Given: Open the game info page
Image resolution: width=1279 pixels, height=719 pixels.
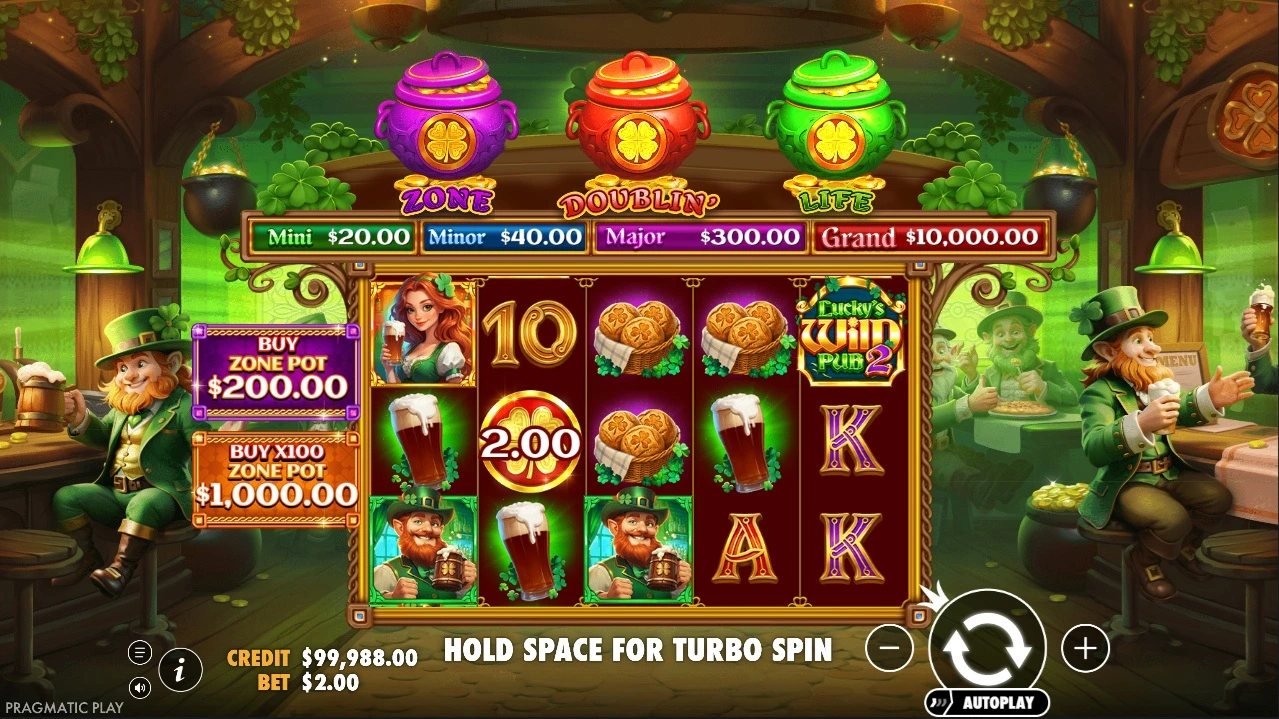Looking at the screenshot, I should pyautogui.click(x=180, y=670).
